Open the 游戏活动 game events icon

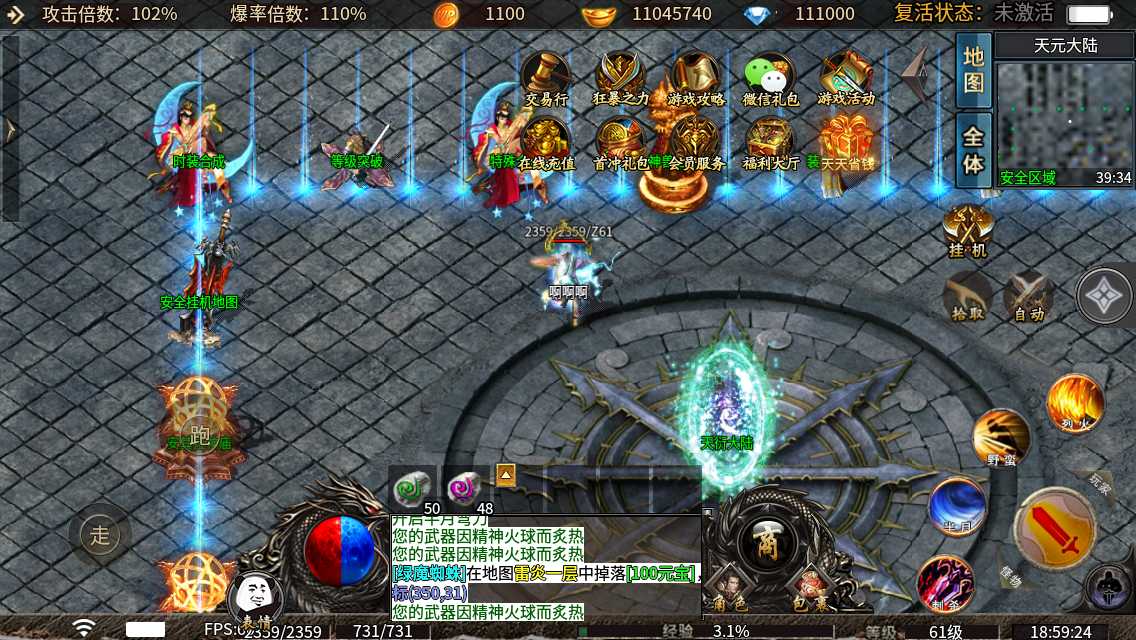845,78
